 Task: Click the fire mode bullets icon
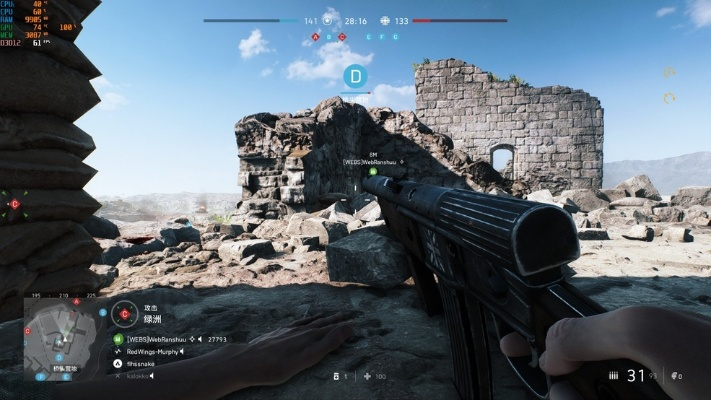point(613,376)
